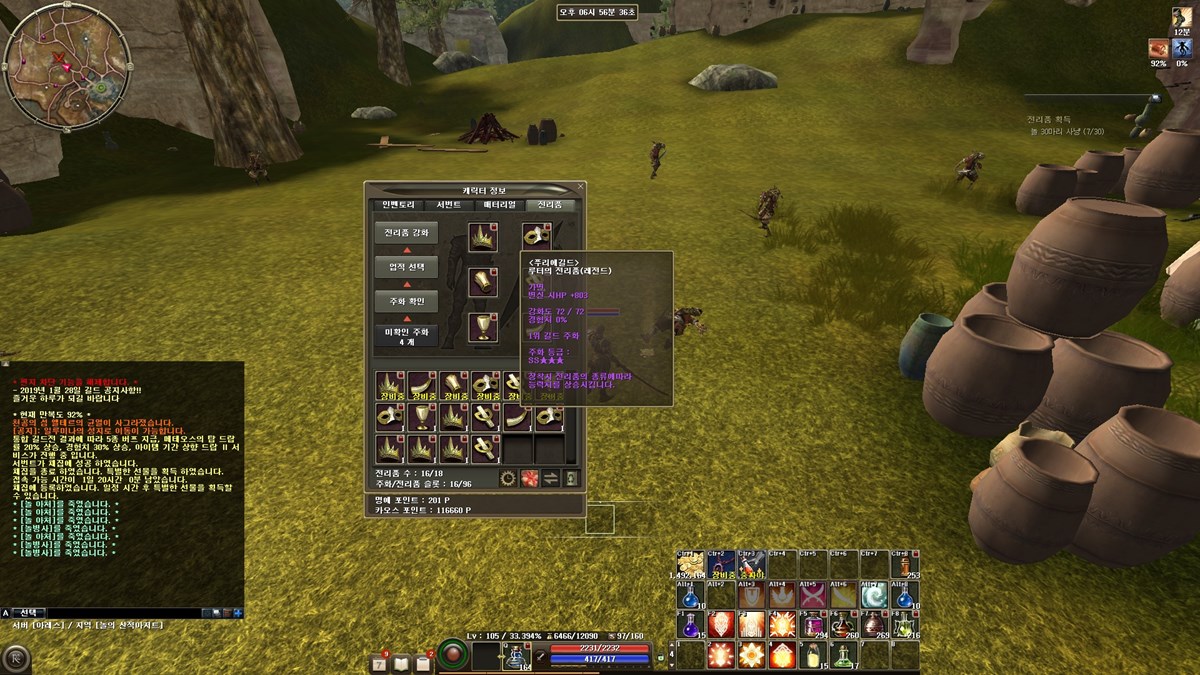Click the swap arrows icon in trophy panel
The width and height of the screenshot is (1200, 675).
tap(550, 478)
